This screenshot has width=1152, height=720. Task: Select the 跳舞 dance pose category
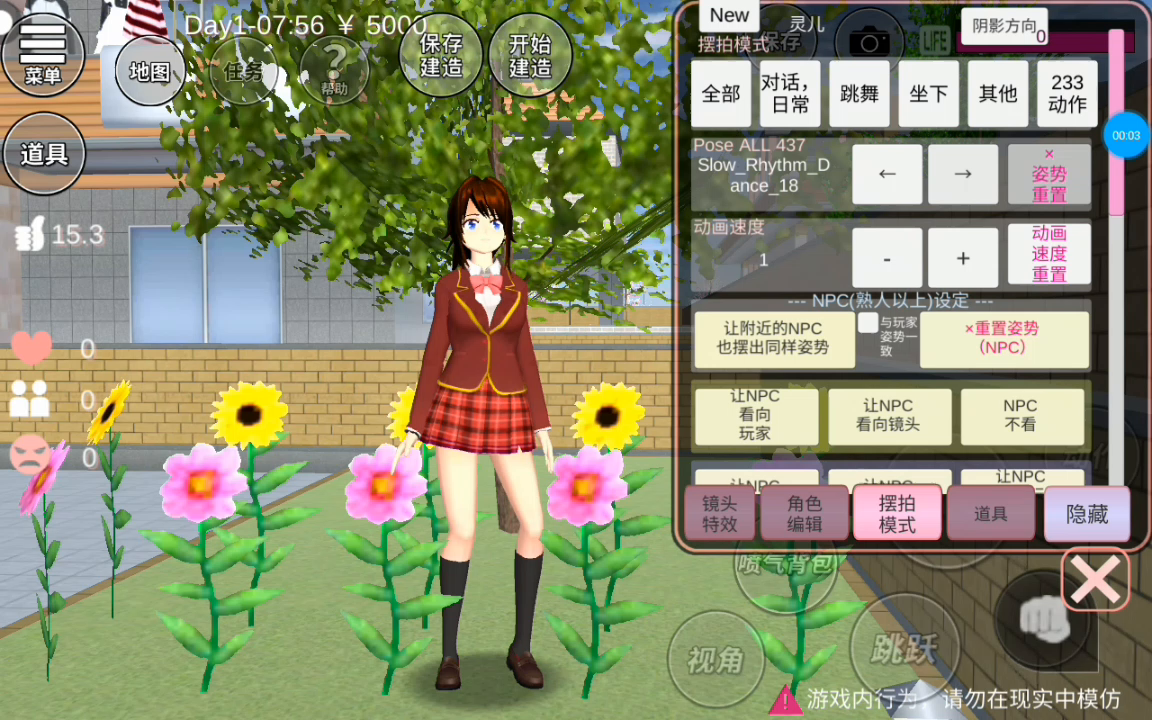click(859, 94)
